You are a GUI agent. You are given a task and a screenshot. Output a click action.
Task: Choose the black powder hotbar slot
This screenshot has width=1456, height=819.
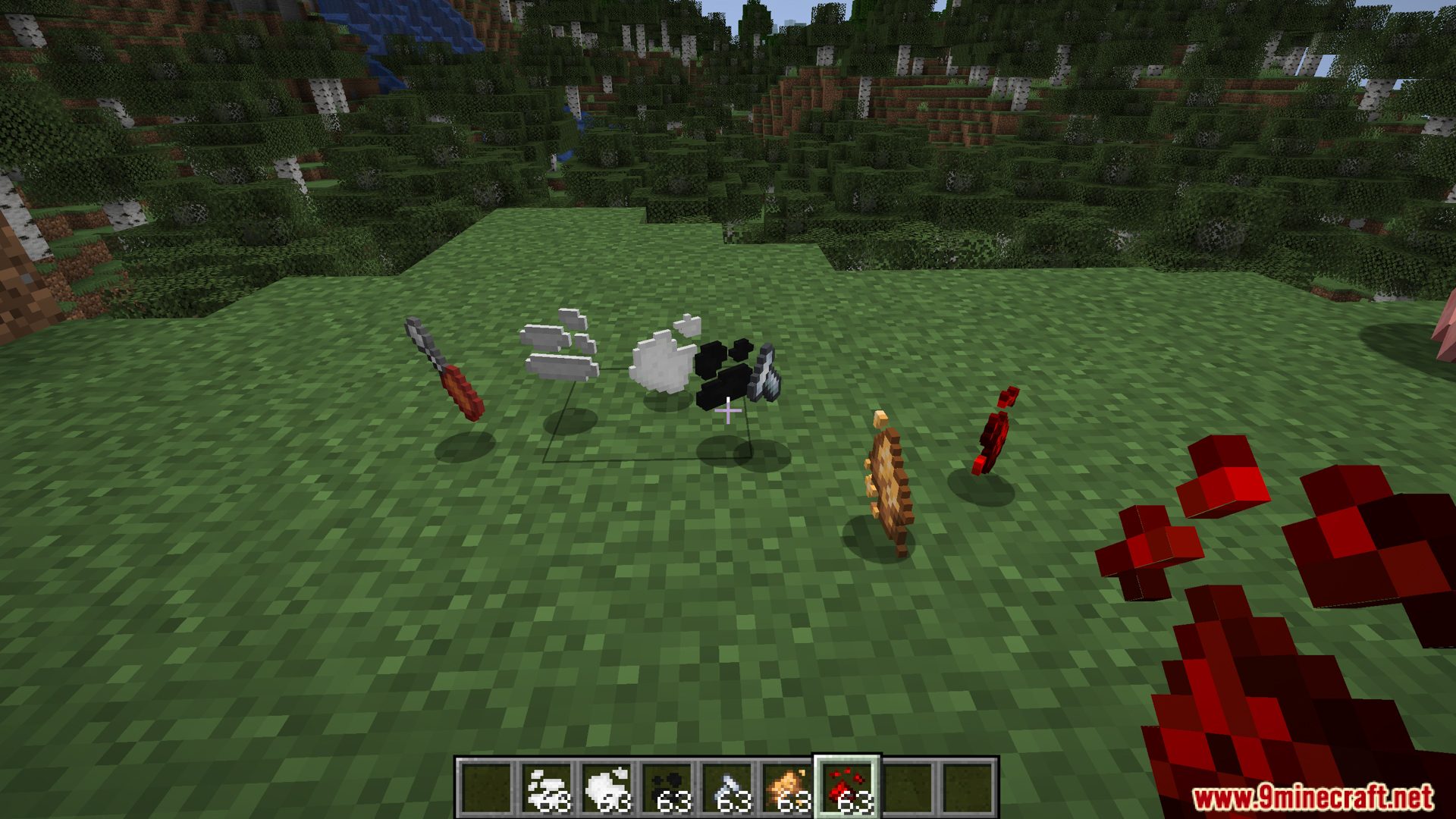click(667, 788)
